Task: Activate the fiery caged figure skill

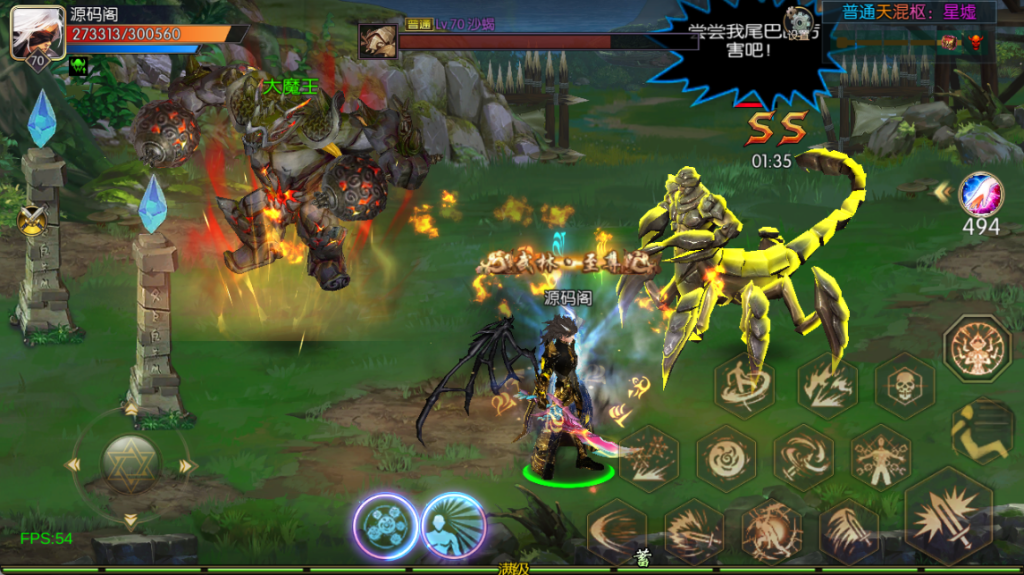Action: click(x=770, y=529)
